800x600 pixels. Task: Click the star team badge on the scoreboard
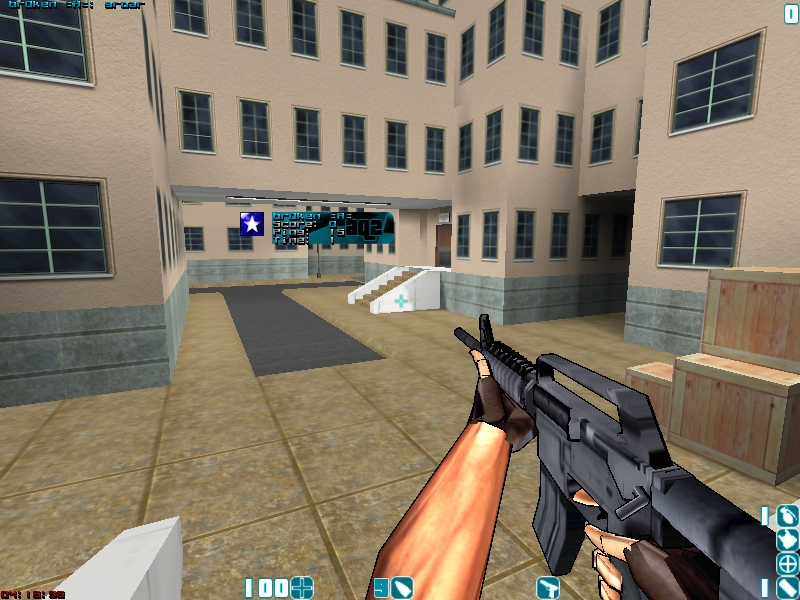(252, 224)
